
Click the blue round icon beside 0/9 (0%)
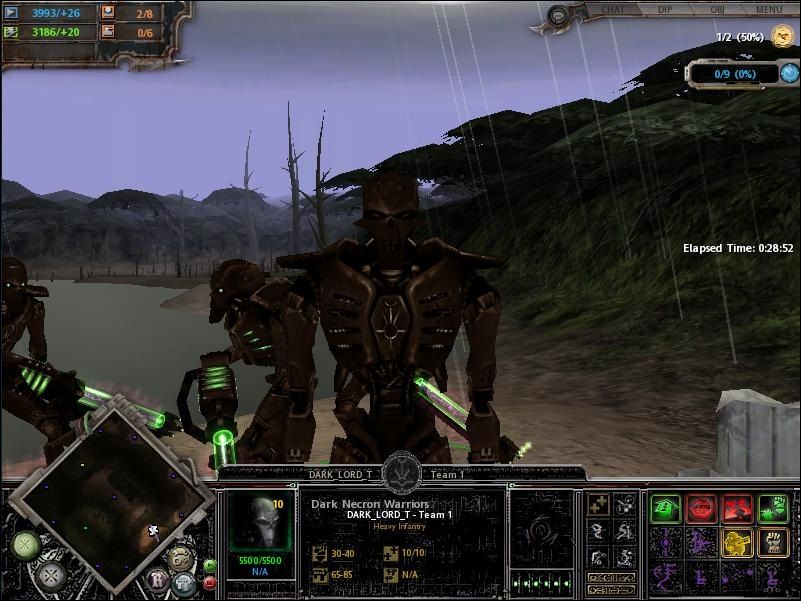[x=789, y=73]
